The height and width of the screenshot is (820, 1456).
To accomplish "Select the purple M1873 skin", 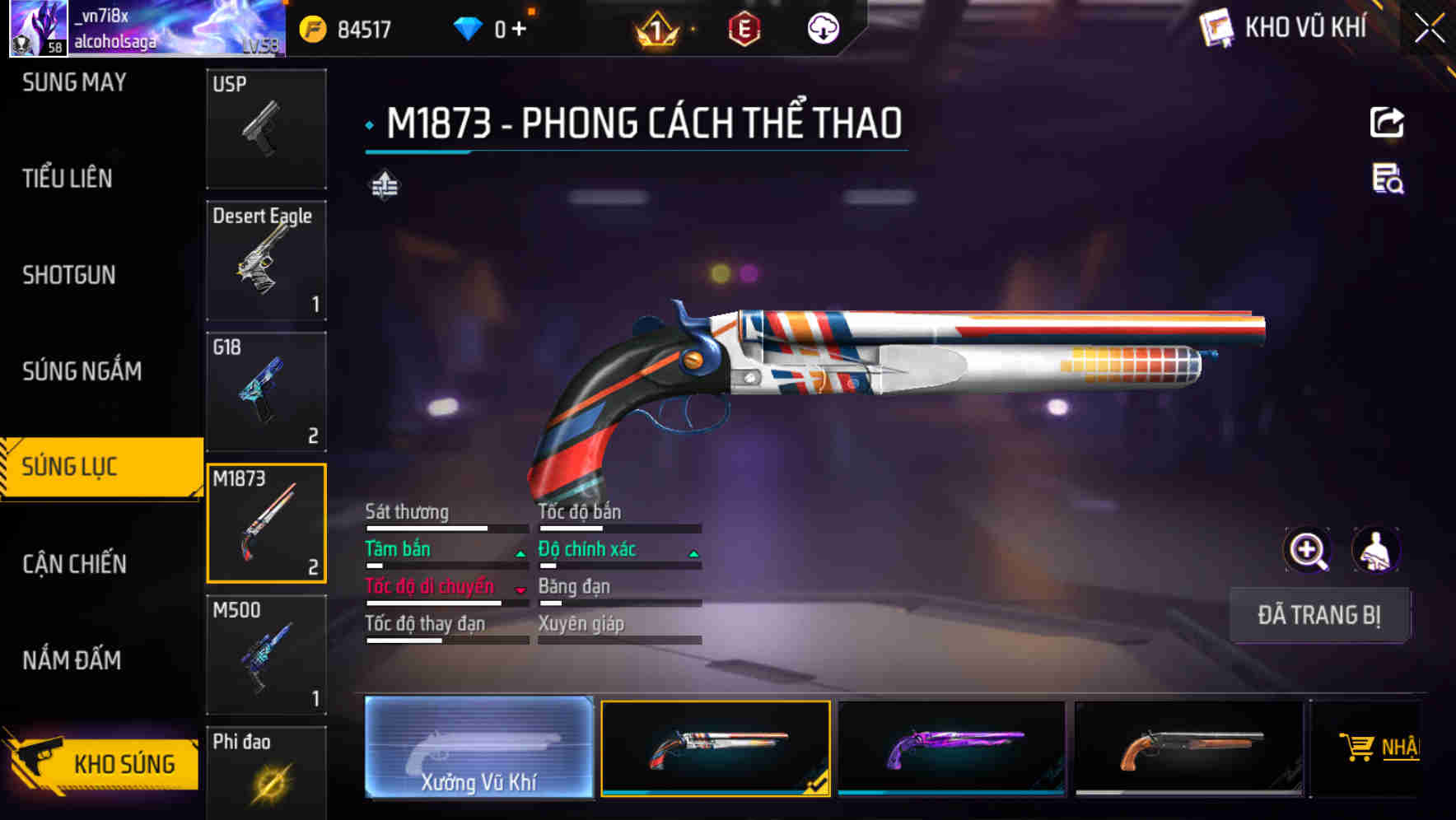I will tap(951, 748).
